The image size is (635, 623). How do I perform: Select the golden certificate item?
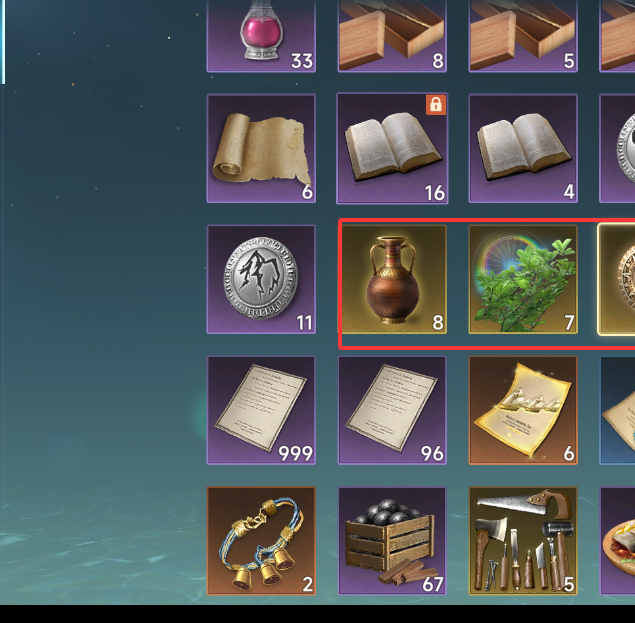tap(523, 410)
